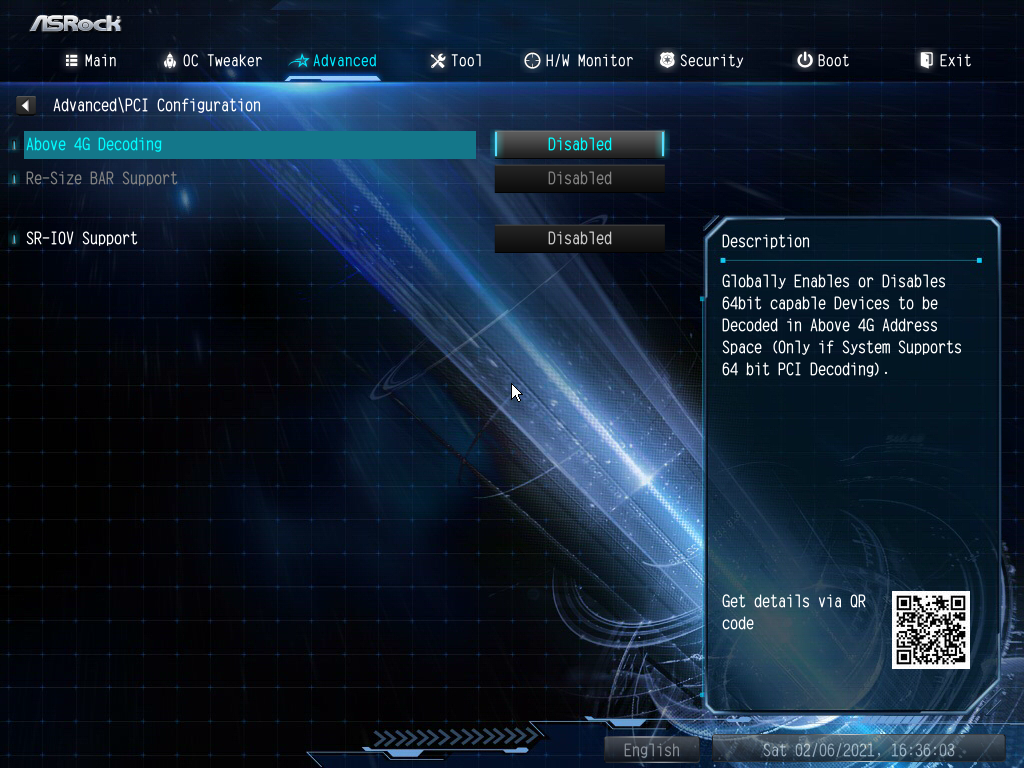
Task: Open the OC Tweaker tab
Action: (x=212, y=61)
